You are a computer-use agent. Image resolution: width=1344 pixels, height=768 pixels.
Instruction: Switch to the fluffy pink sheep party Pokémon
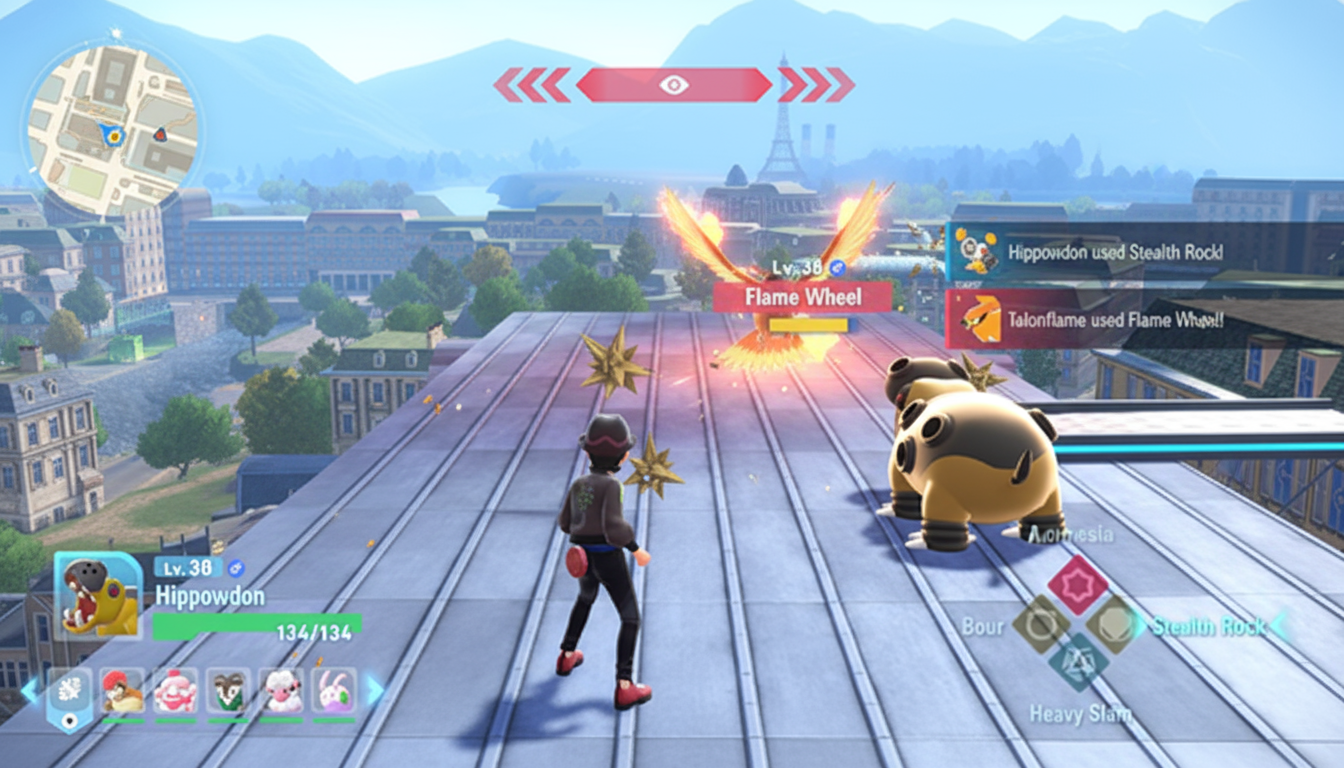281,691
